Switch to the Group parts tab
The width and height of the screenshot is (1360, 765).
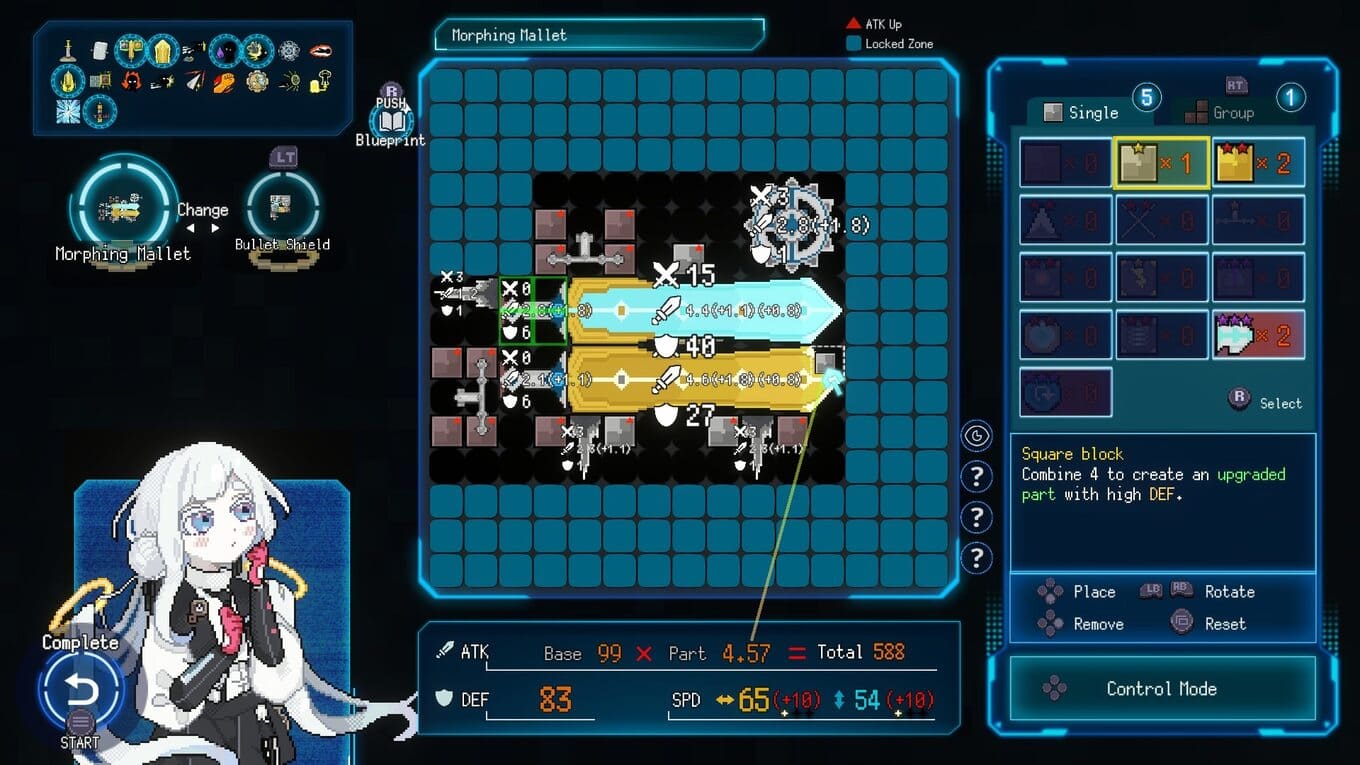(1220, 113)
